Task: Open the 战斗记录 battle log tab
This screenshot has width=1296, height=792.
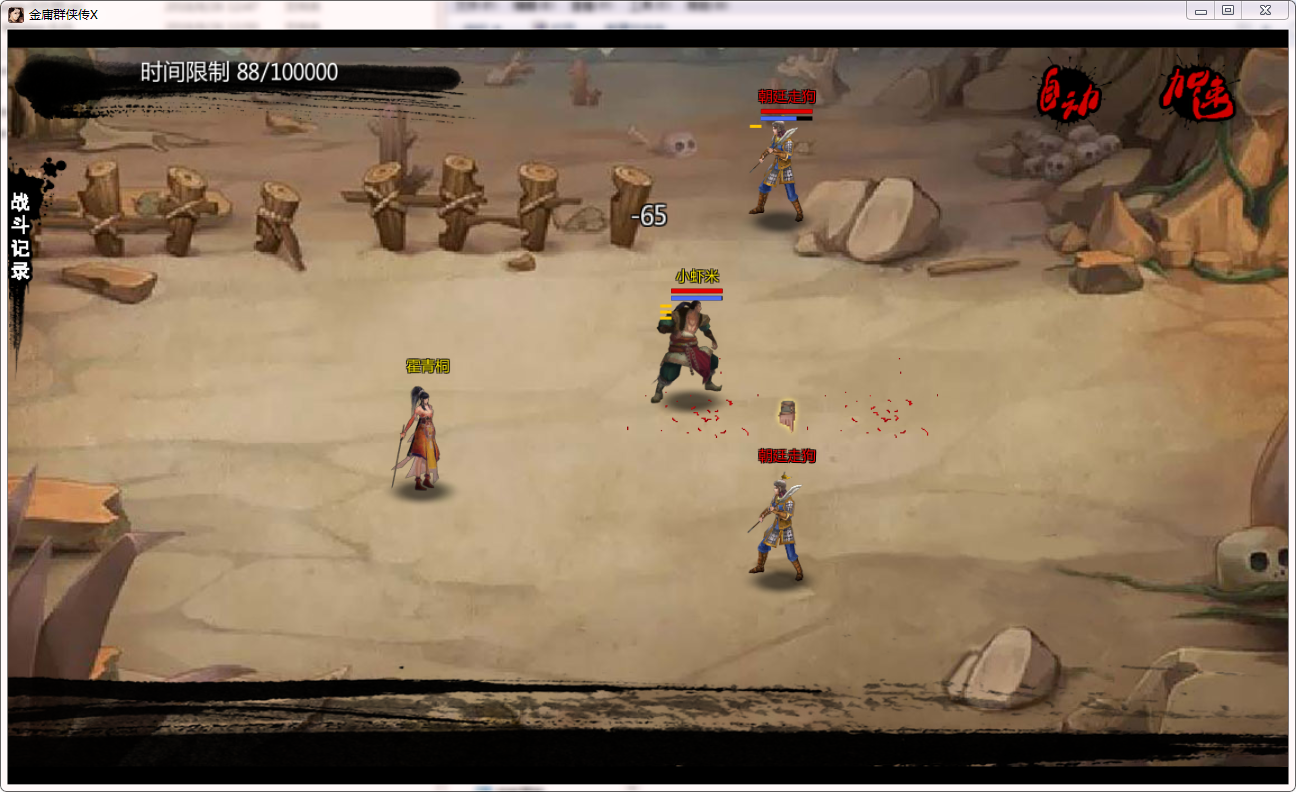Action: [x=20, y=237]
